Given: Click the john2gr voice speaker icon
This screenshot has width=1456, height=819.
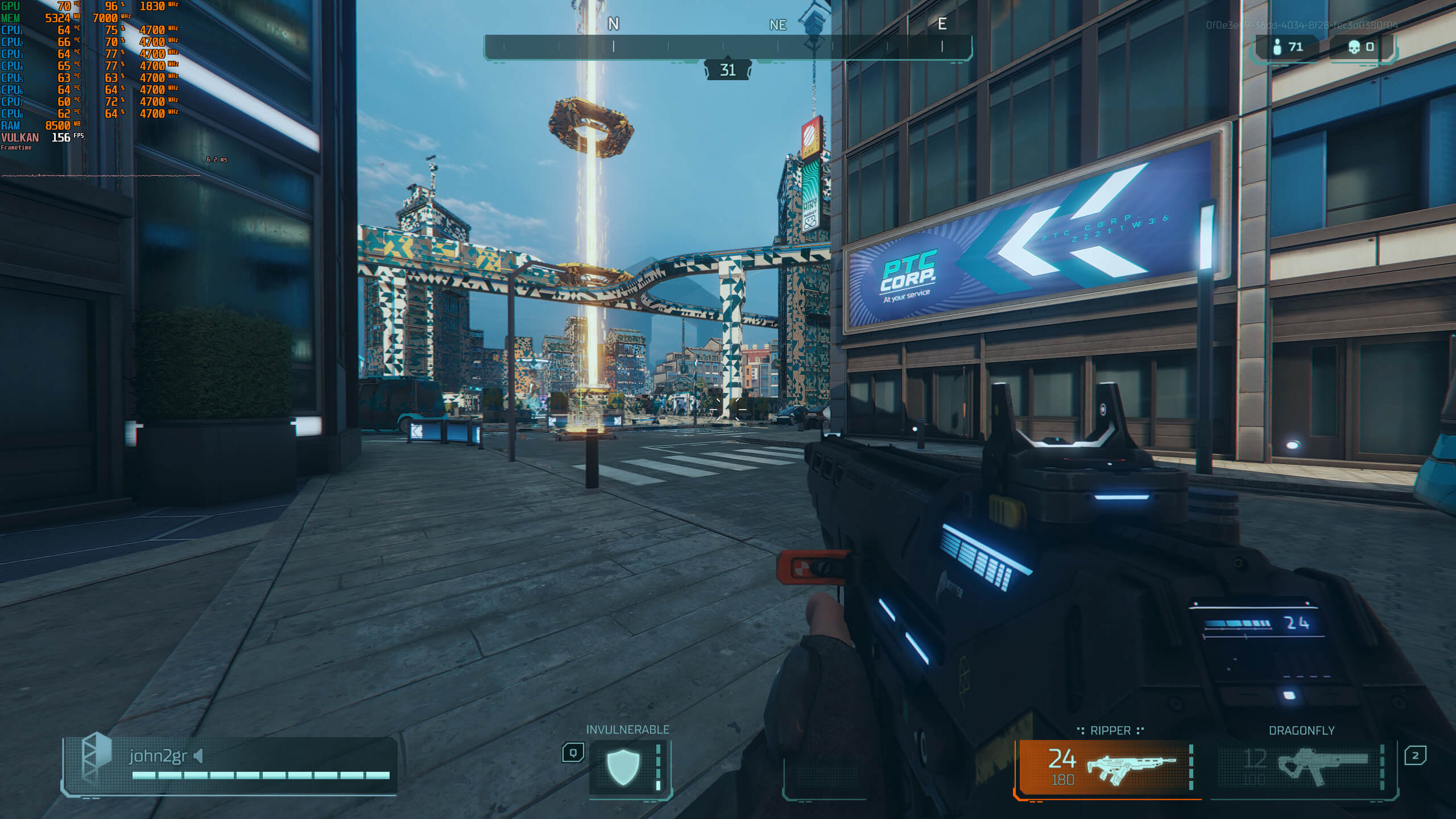Looking at the screenshot, I should tap(198, 756).
